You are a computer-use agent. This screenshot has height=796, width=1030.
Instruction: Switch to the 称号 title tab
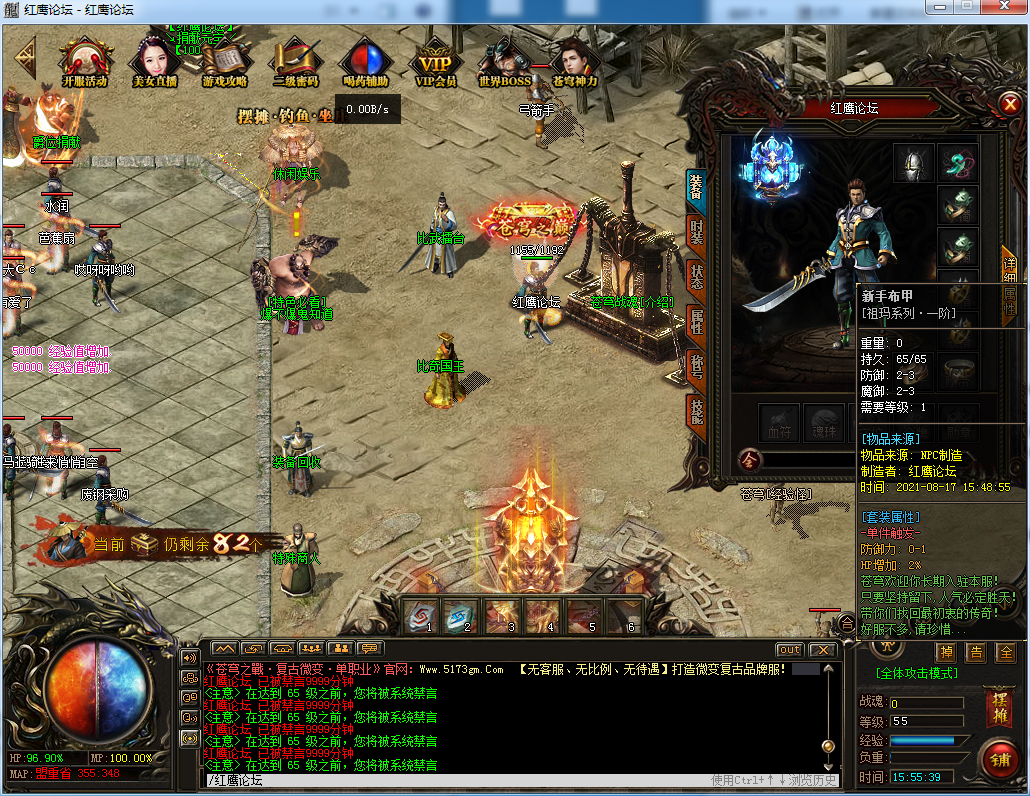pos(696,367)
